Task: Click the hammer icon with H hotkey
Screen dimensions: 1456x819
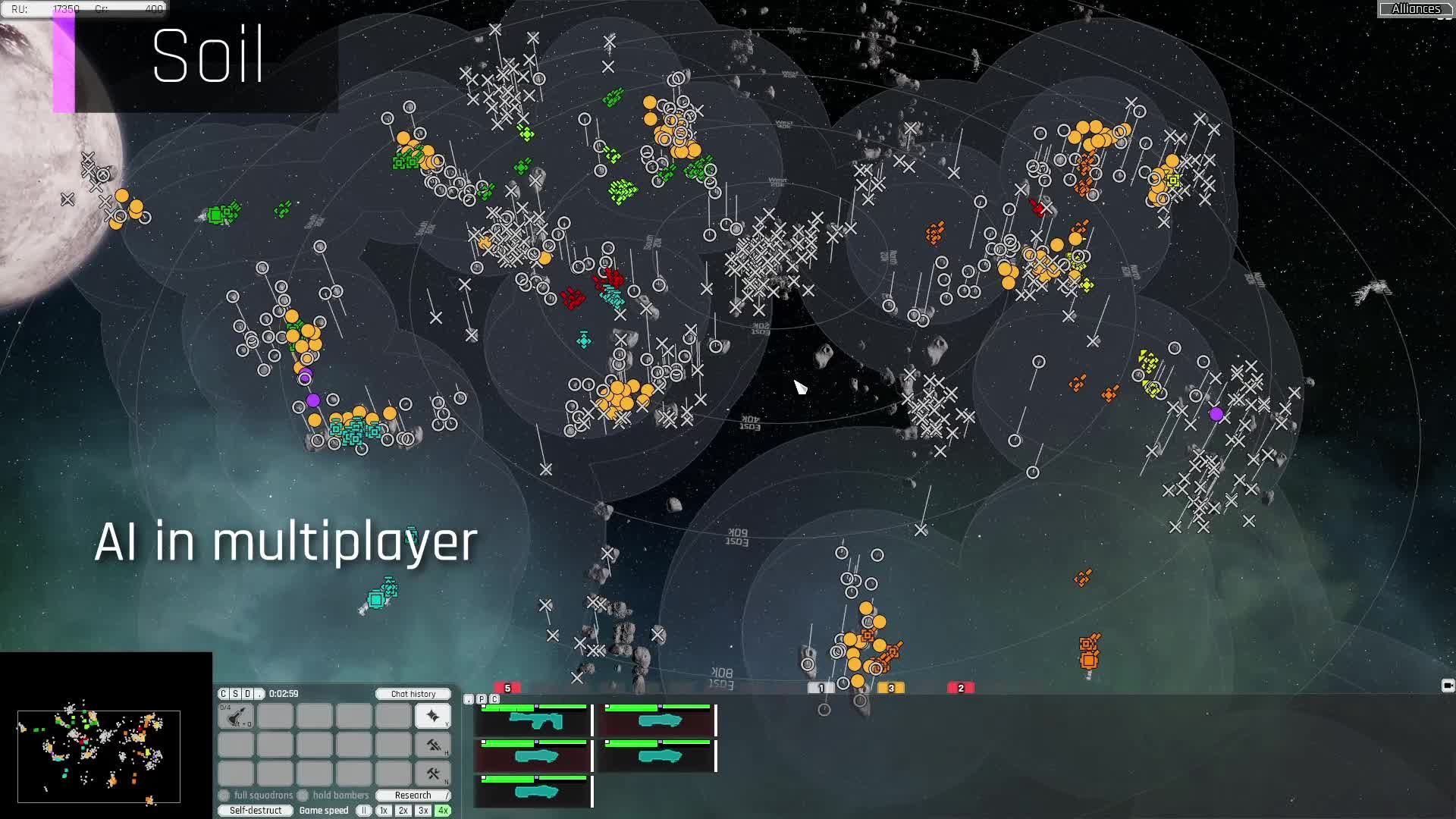Action: [x=433, y=745]
